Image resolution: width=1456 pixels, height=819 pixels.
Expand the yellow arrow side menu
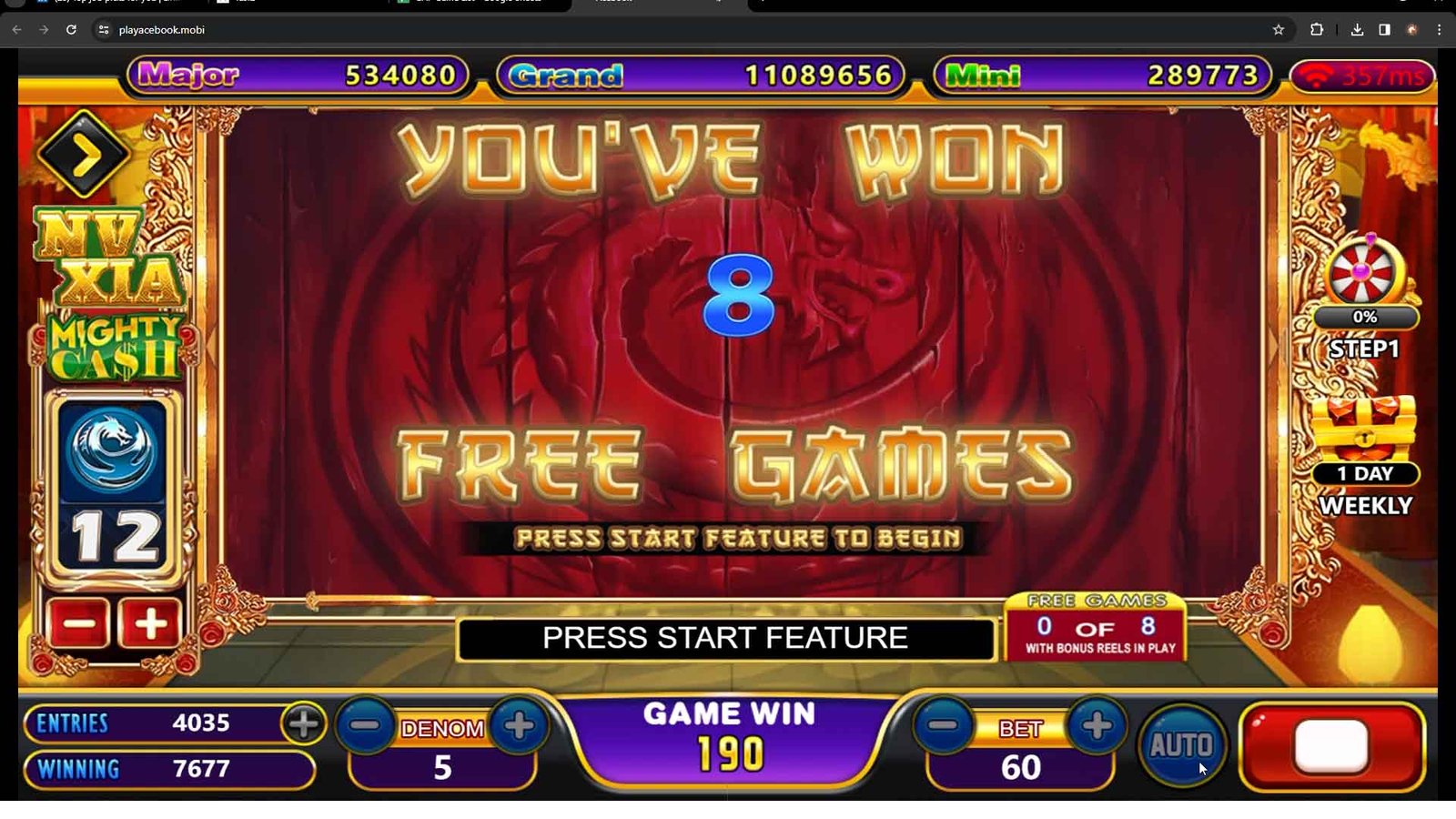pos(83,155)
